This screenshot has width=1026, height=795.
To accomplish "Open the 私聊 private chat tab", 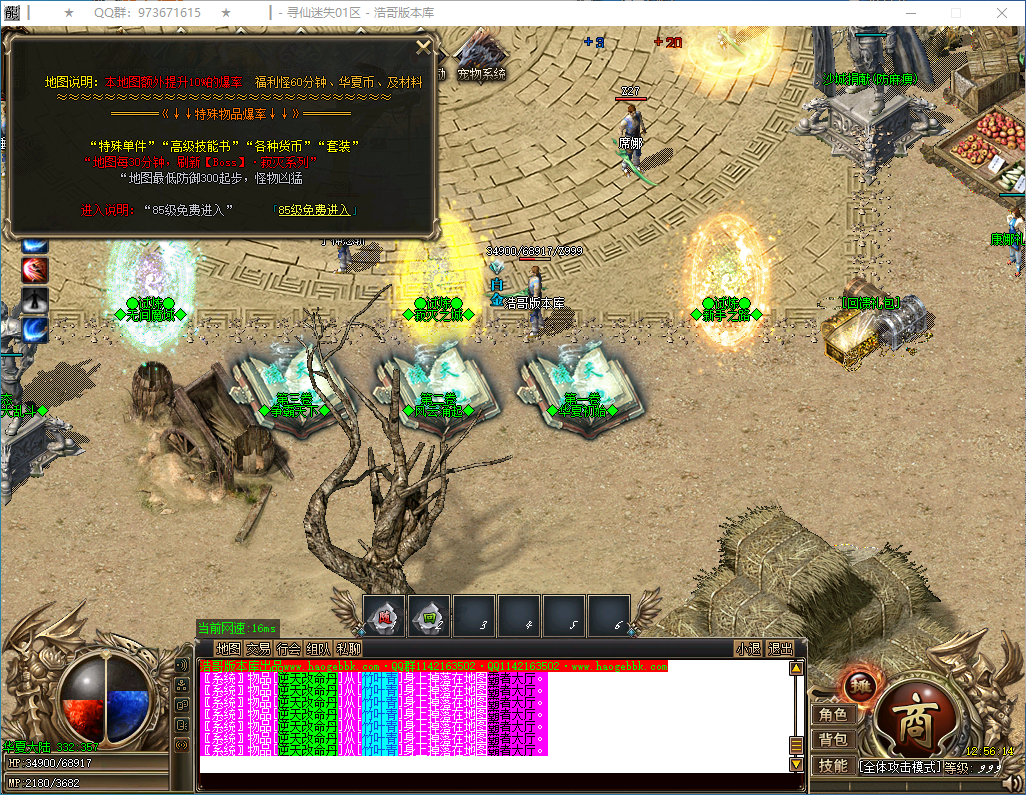I will coord(348,648).
